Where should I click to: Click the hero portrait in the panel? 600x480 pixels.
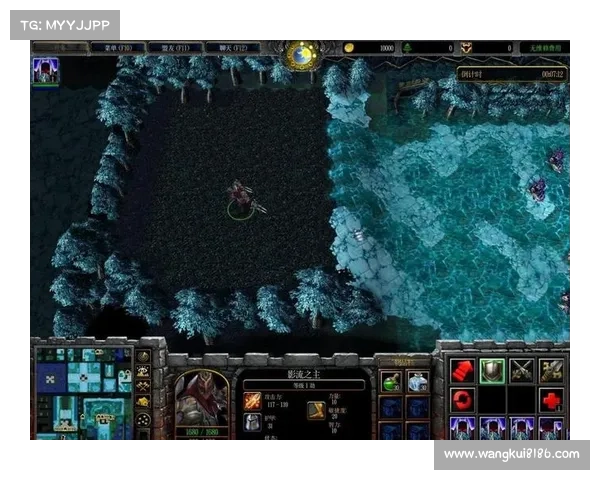pos(202,400)
